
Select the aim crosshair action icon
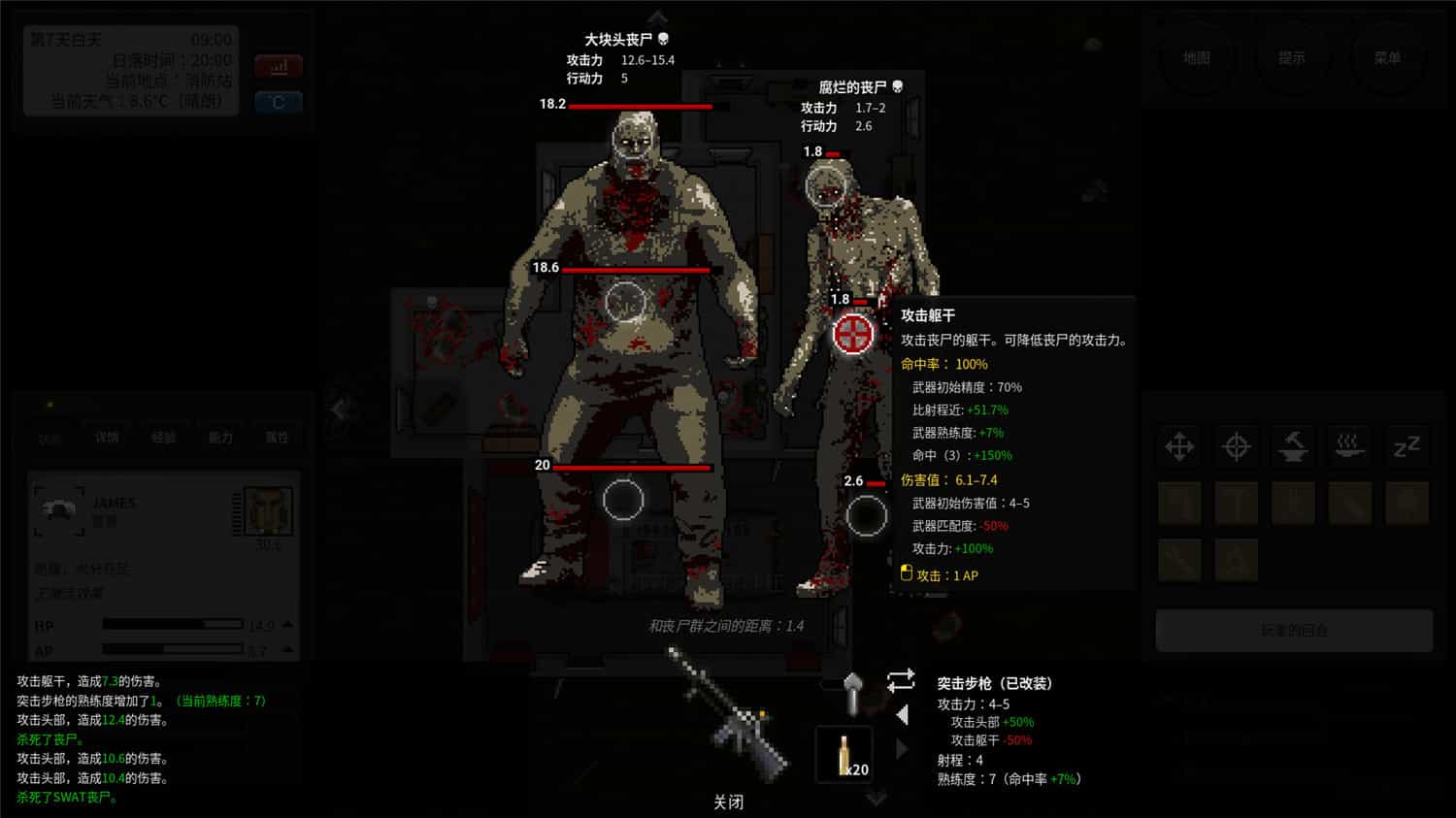coord(1237,446)
